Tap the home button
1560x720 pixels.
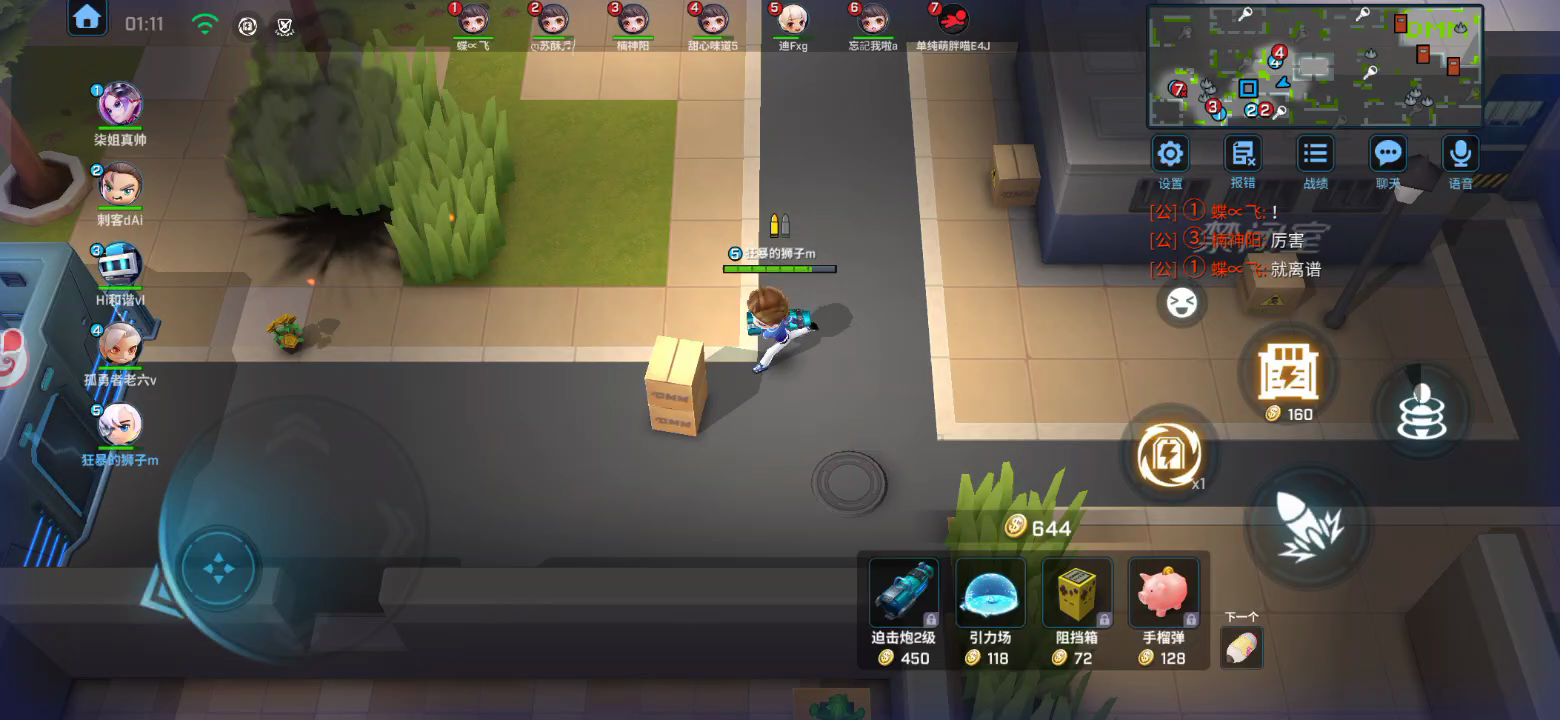tap(88, 17)
